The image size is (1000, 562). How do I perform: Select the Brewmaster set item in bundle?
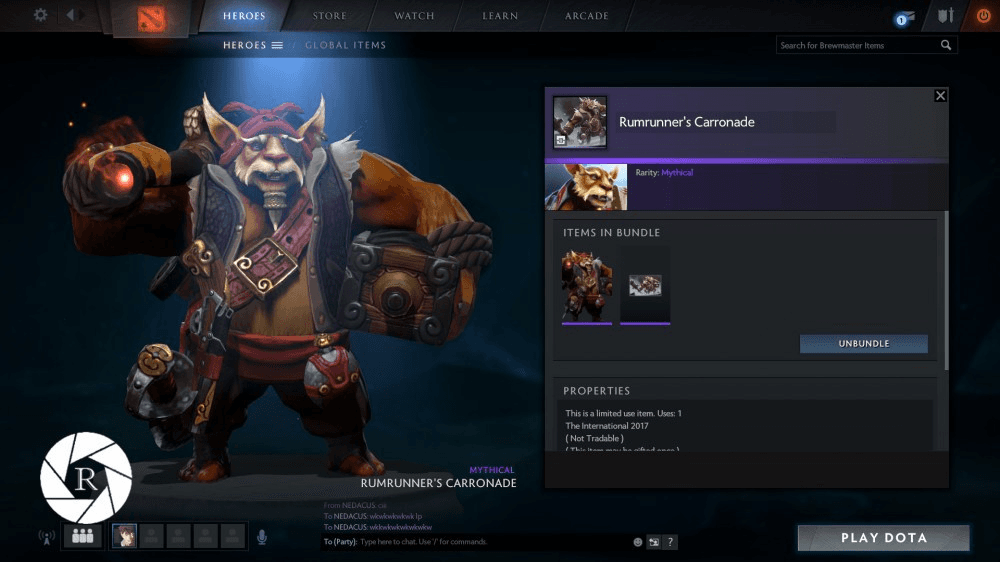[587, 285]
